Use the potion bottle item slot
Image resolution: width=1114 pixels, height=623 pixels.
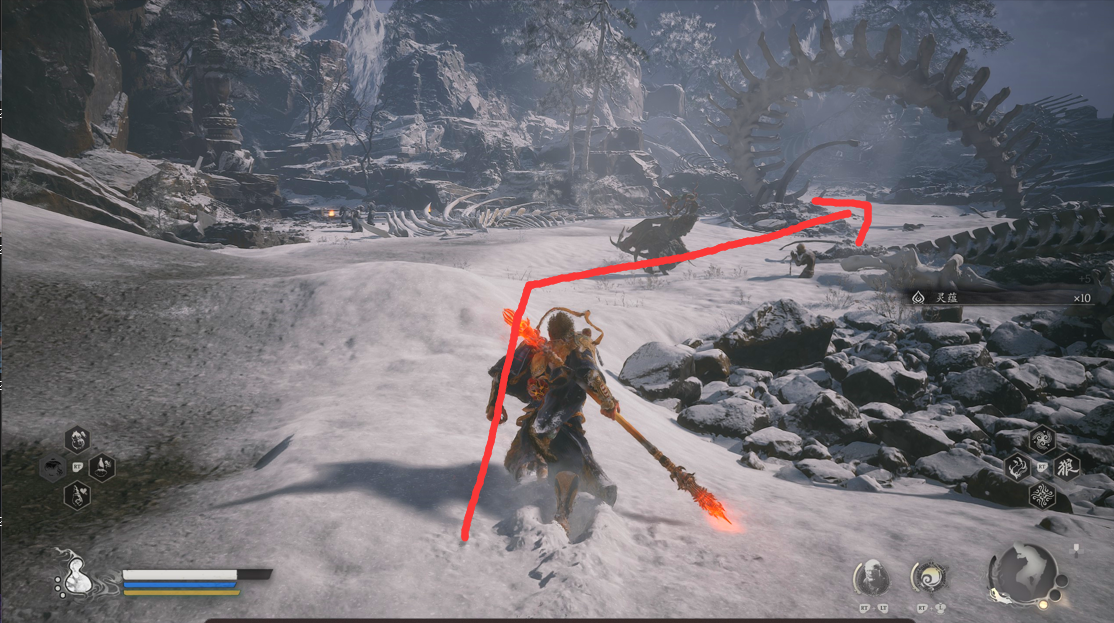pyautogui.click(x=102, y=467)
